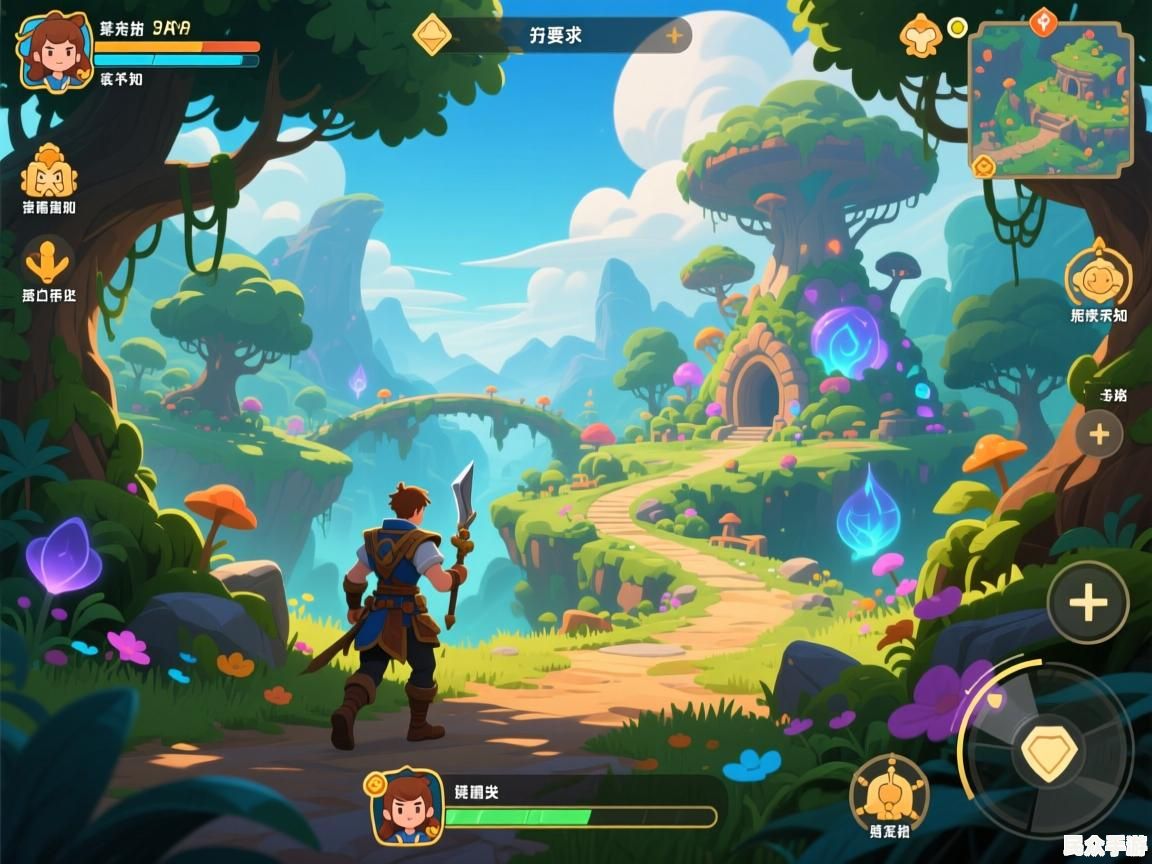Activate the golden down-arrow icon on the left

tap(48, 260)
